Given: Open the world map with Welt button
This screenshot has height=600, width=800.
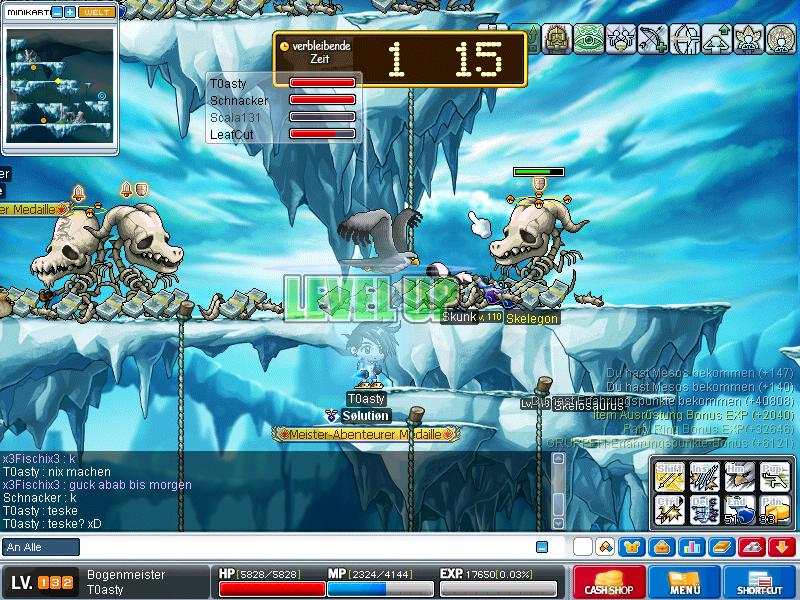Looking at the screenshot, I should coord(97,12).
